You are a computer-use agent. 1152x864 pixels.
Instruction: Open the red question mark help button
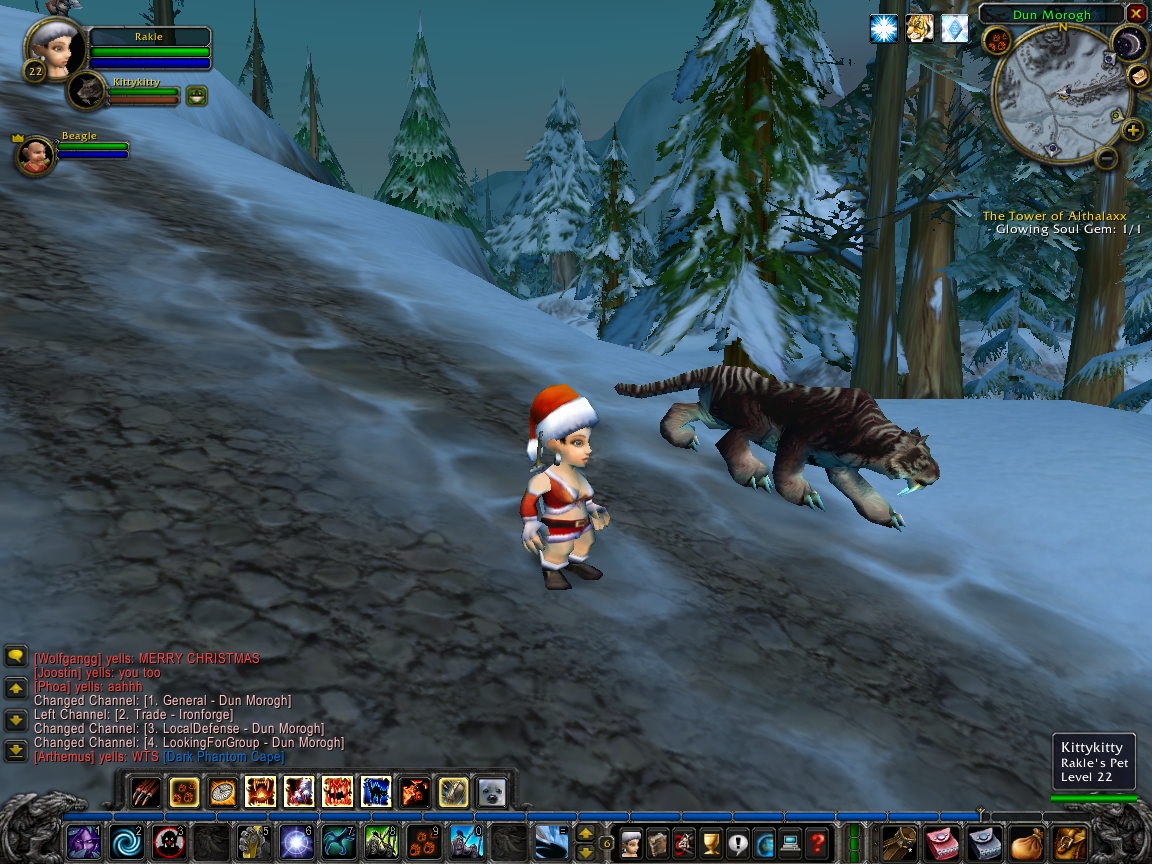817,842
